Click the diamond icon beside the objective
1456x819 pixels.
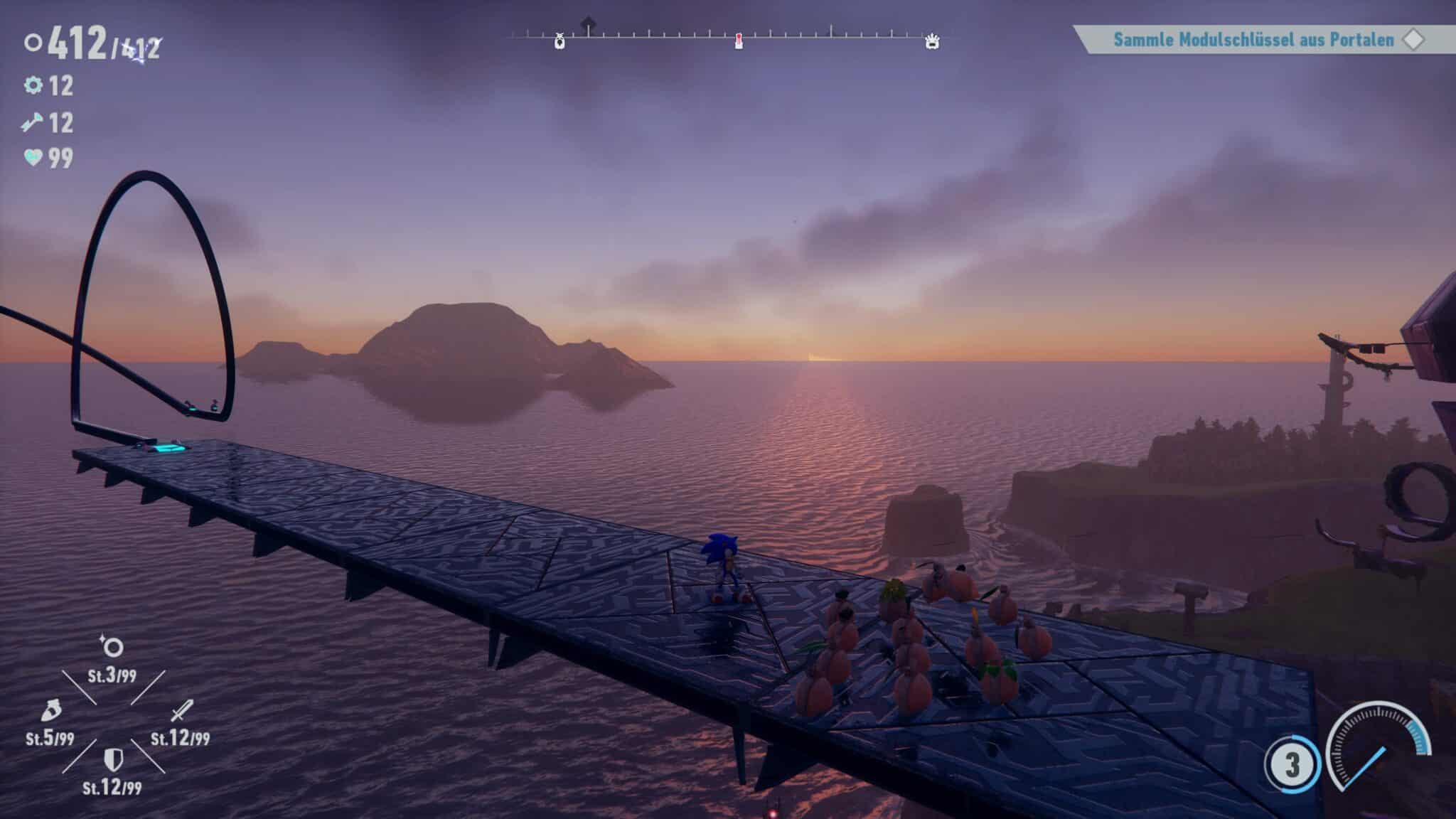click(x=1413, y=40)
